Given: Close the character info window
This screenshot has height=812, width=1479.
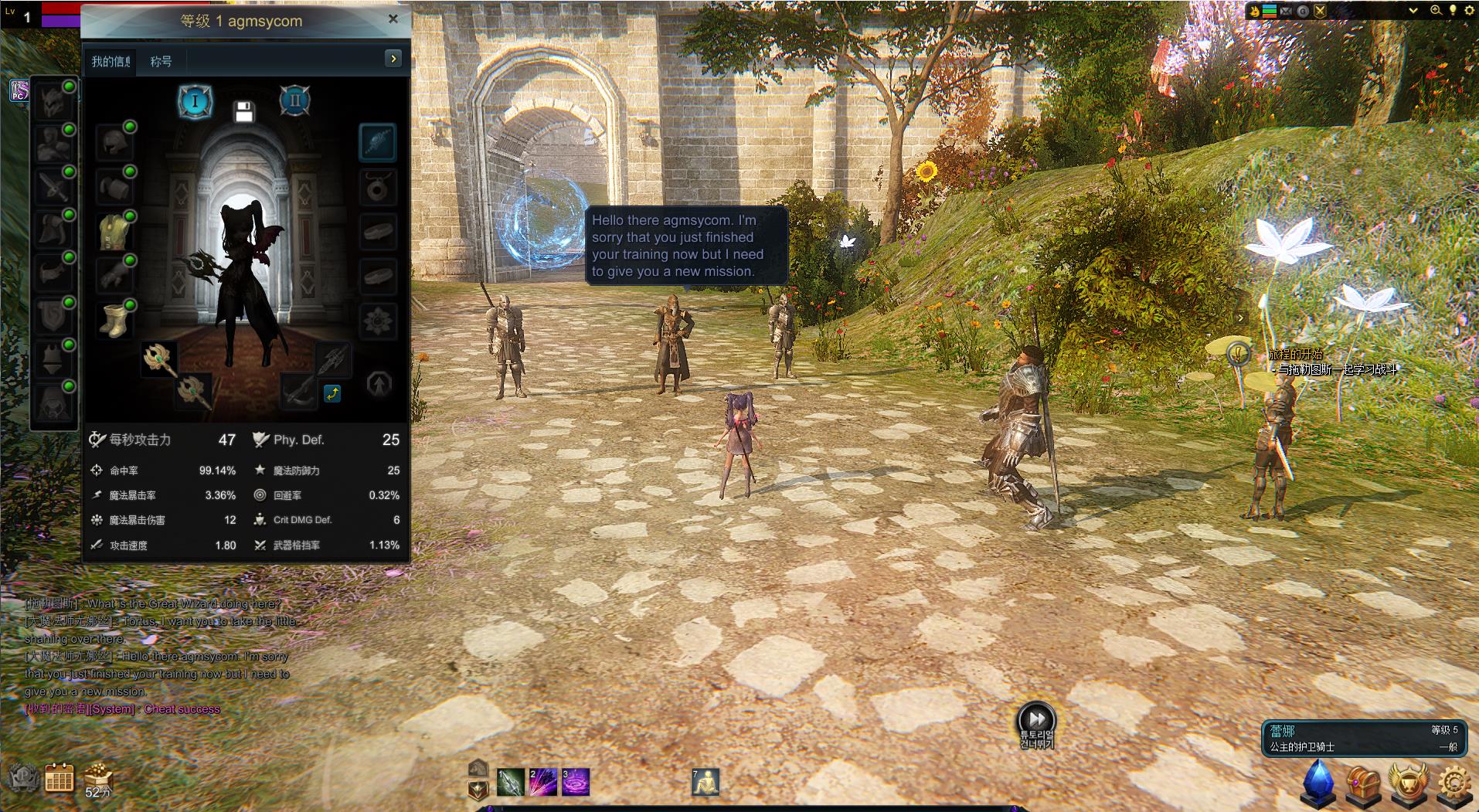Looking at the screenshot, I should click(x=393, y=19).
